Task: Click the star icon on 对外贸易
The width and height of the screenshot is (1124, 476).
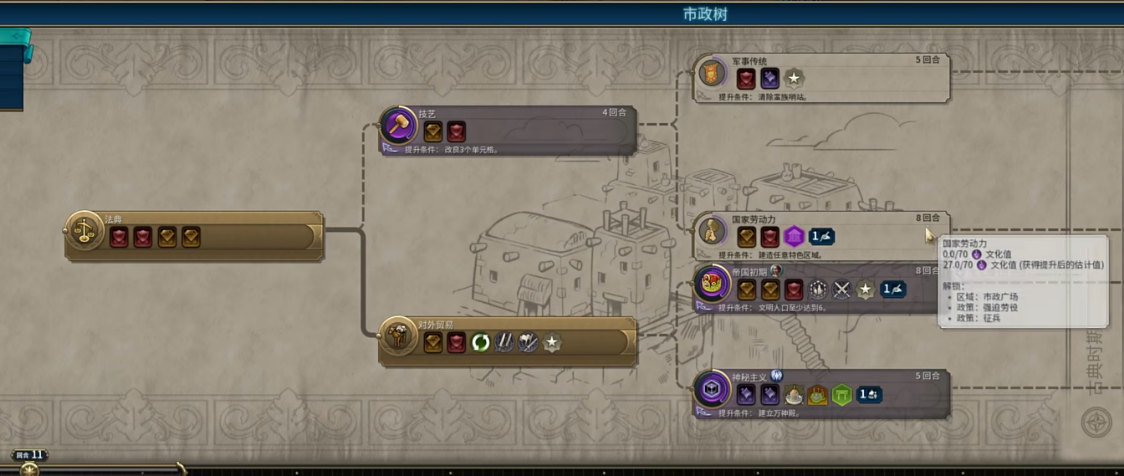Action: [x=551, y=343]
